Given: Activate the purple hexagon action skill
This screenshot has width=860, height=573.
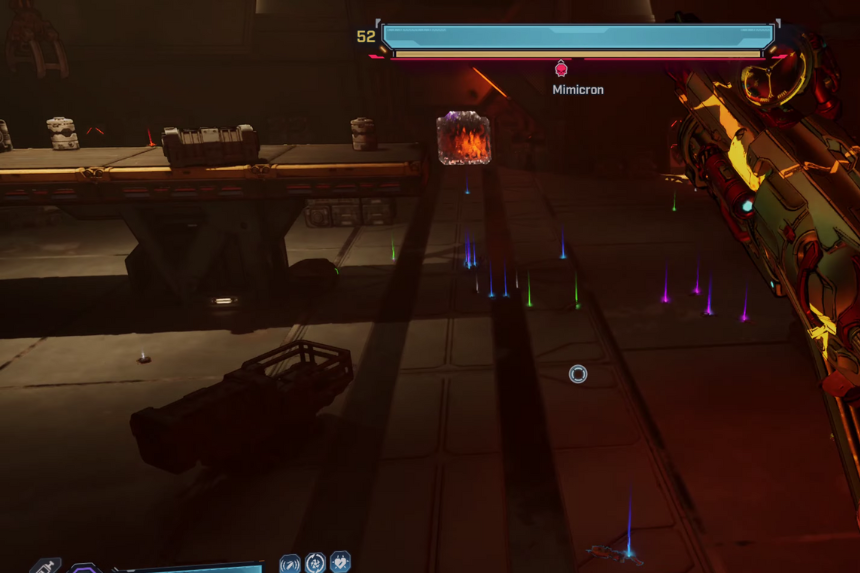Looking at the screenshot, I should [85, 569].
